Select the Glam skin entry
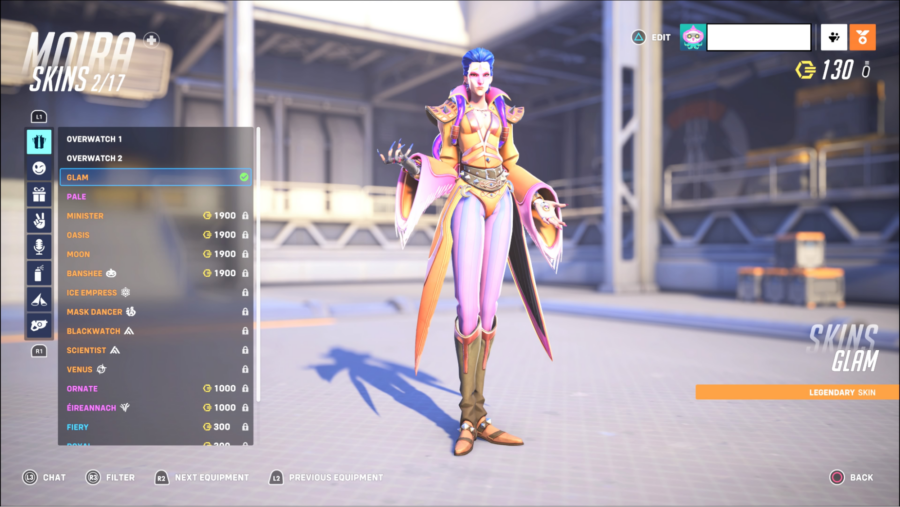This screenshot has width=900, height=507. (x=155, y=177)
